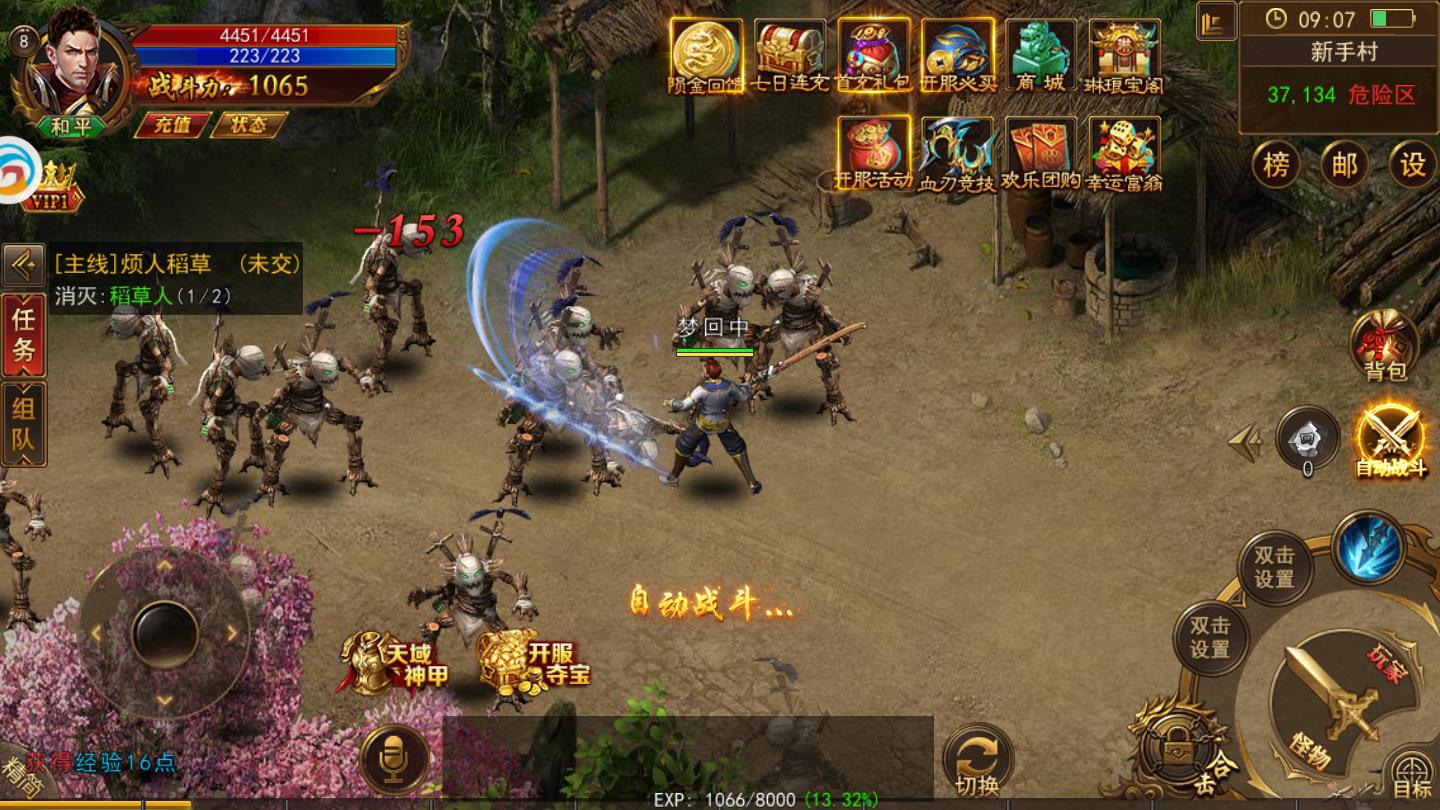Screen dimensions: 1440x810
Task: Open the 开服活动 server launch event
Action: (874, 153)
